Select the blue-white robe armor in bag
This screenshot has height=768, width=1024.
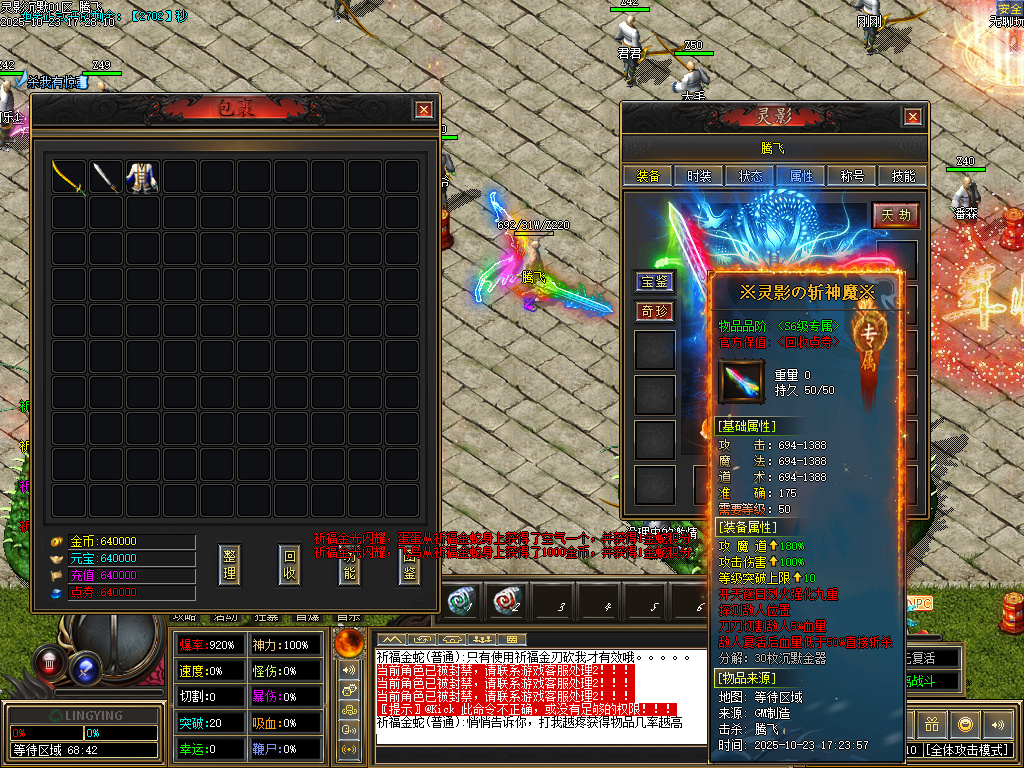pos(141,177)
